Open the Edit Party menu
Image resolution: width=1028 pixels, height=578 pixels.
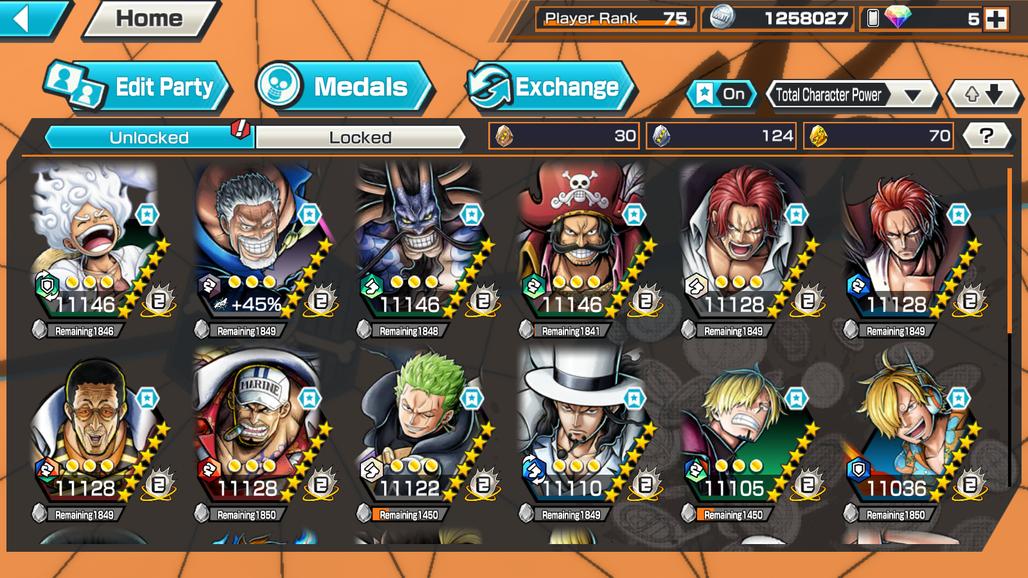click(x=138, y=87)
